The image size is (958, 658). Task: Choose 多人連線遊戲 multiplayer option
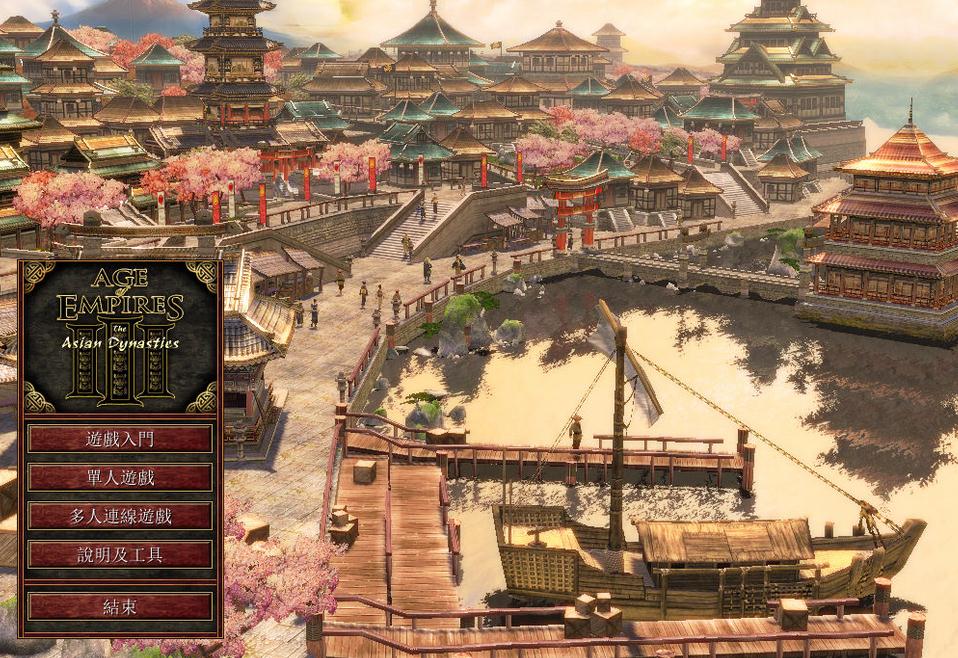pos(120,516)
